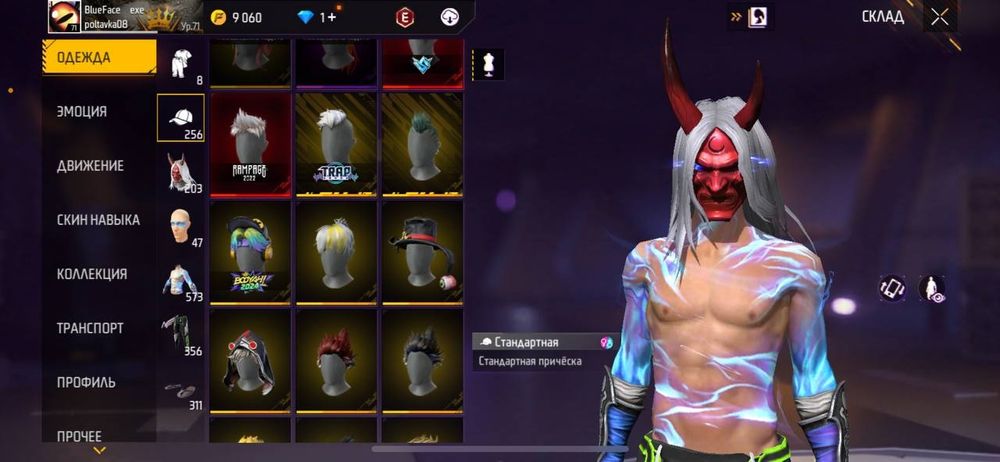Screen dimensions: 1000x462
Task: Close the СКЛАД screen with the X
Action: pyautogui.click(x=940, y=17)
